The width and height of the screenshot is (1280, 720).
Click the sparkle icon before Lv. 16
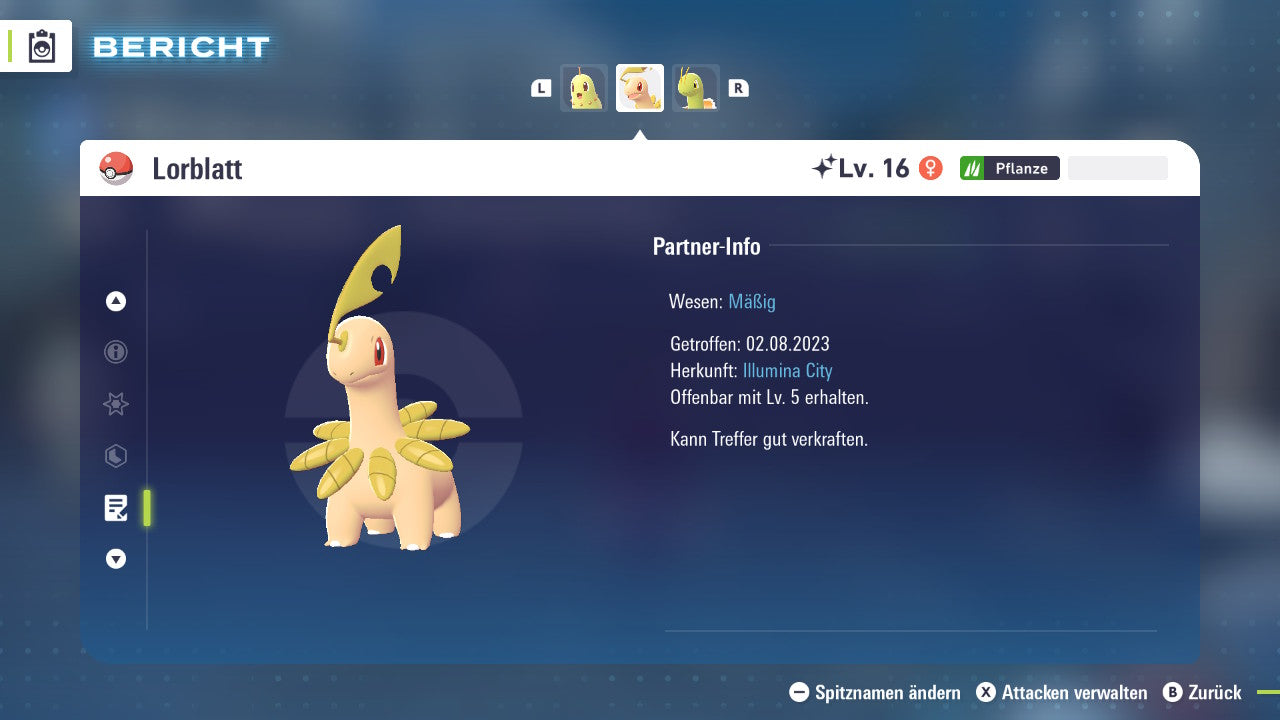click(825, 167)
